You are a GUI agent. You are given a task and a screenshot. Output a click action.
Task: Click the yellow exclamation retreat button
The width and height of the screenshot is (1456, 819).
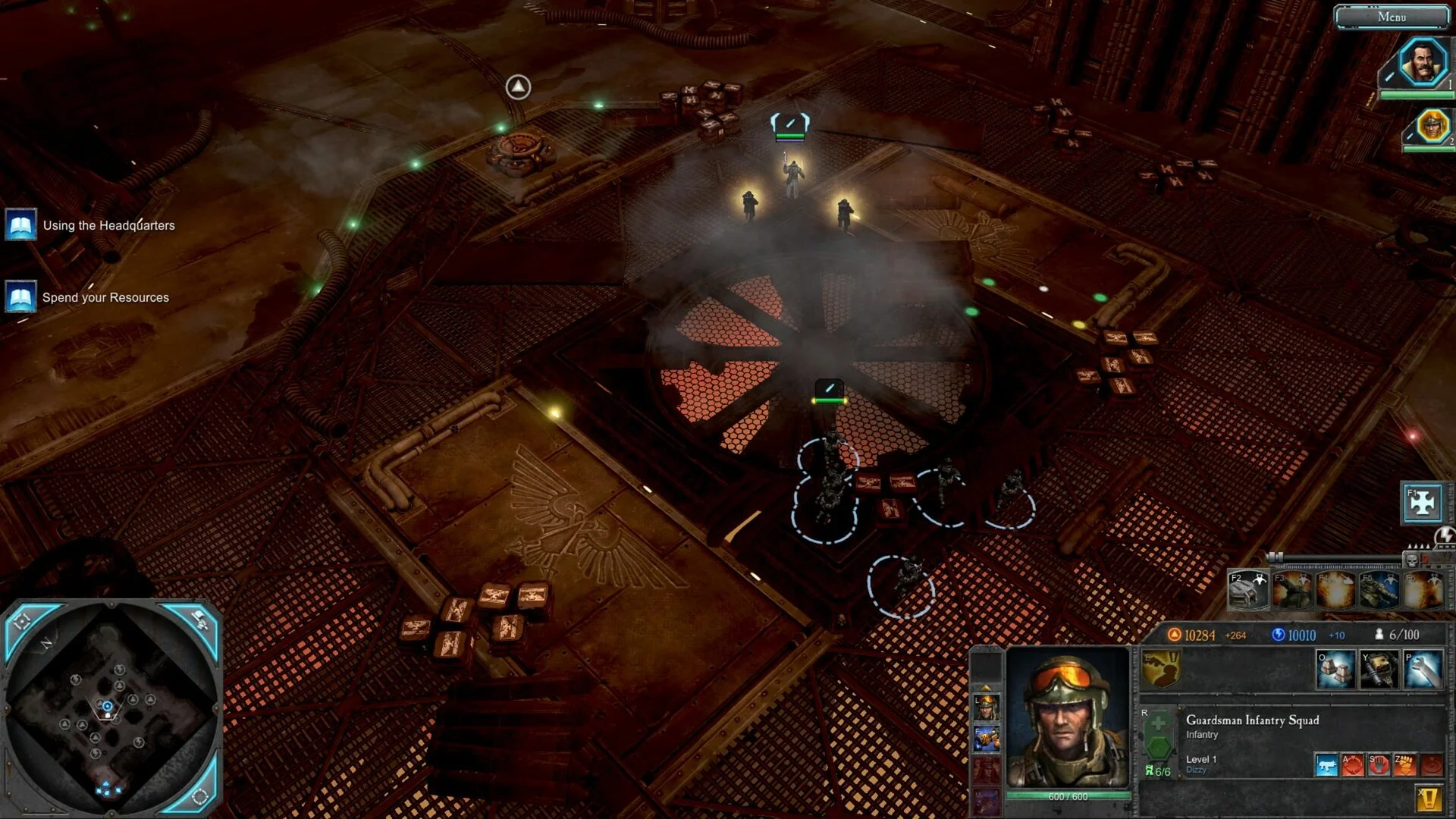(x=1429, y=798)
